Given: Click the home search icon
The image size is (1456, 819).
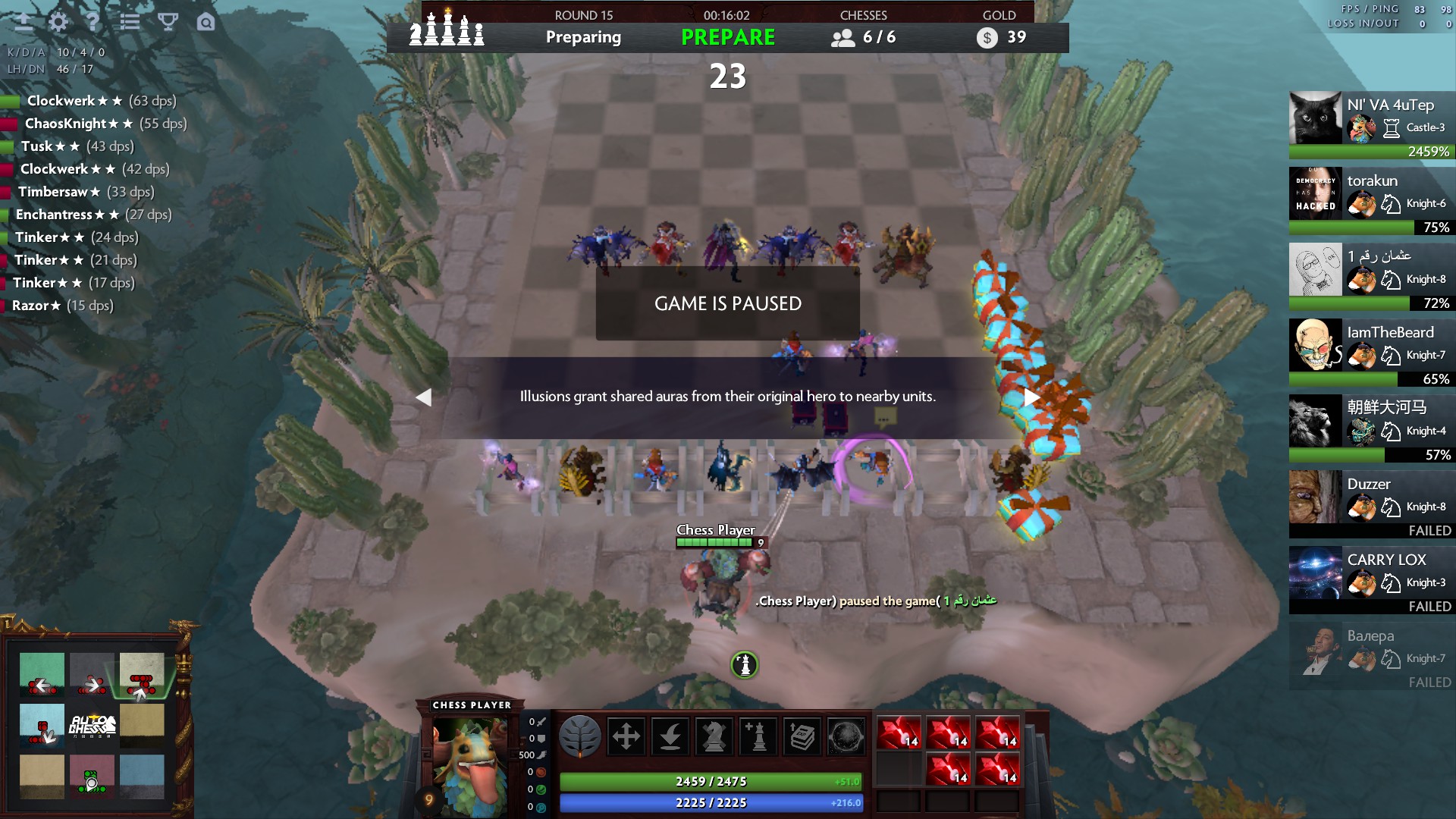Looking at the screenshot, I should [x=205, y=22].
